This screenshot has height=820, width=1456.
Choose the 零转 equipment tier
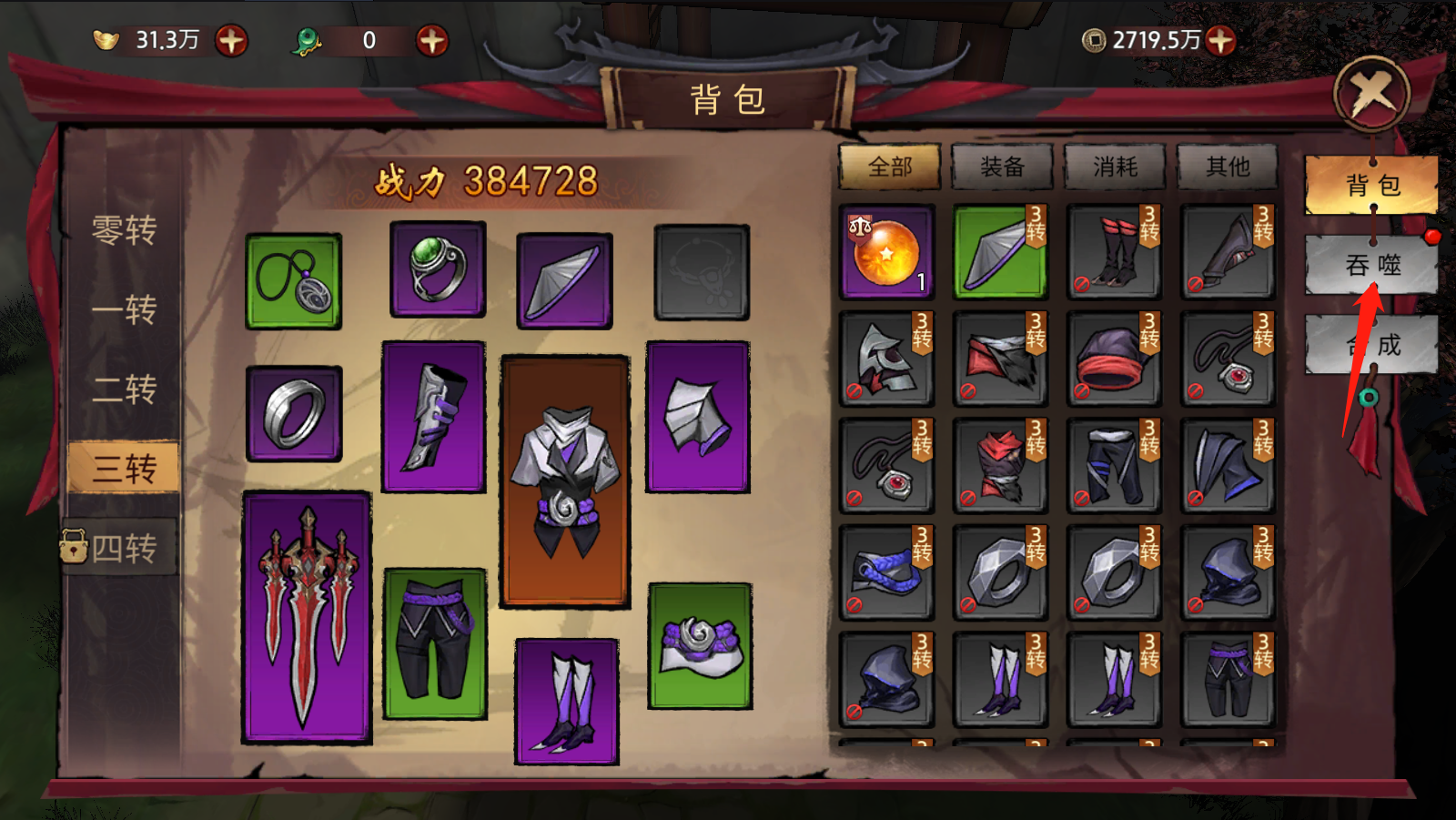[x=124, y=229]
